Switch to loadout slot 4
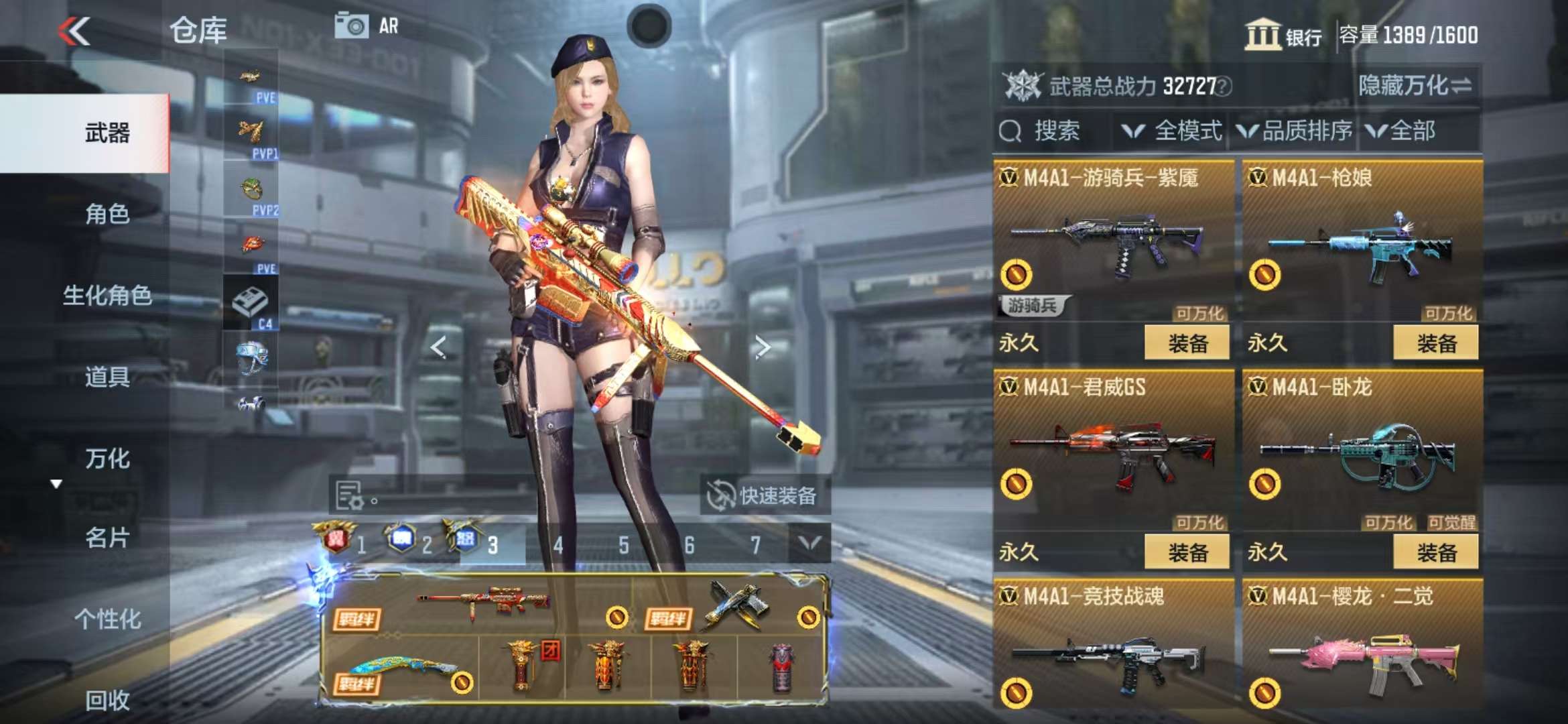Viewport: 1568px width, 724px height. 558,545
